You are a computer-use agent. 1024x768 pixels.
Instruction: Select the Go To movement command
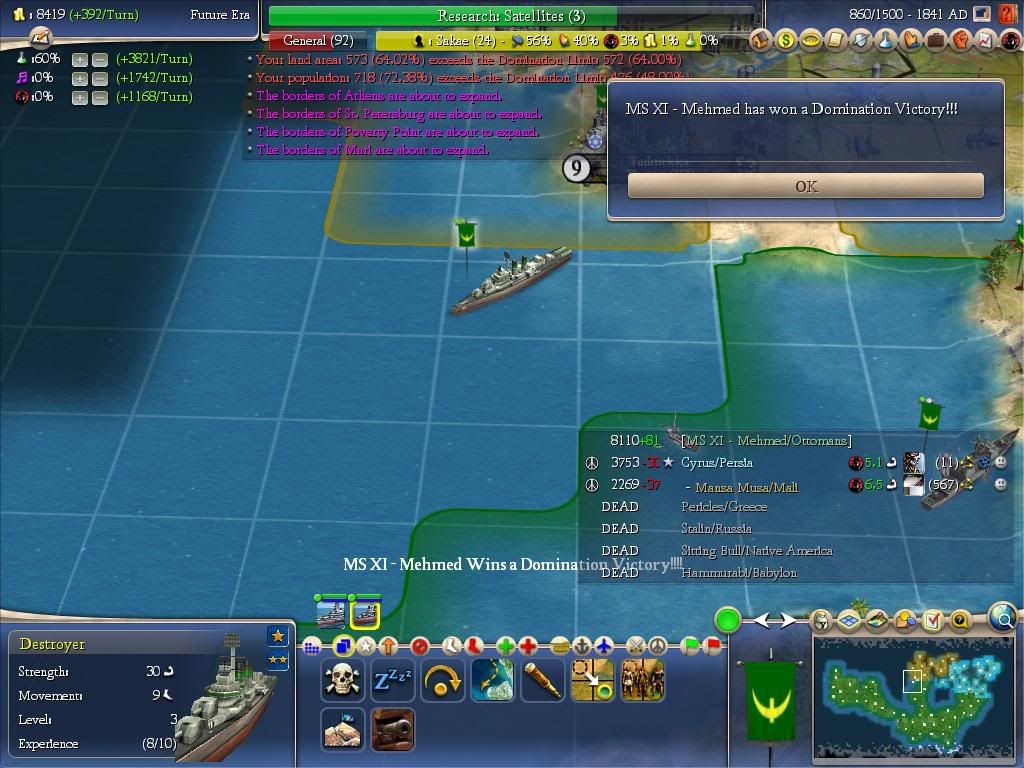pyautogui.click(x=592, y=680)
